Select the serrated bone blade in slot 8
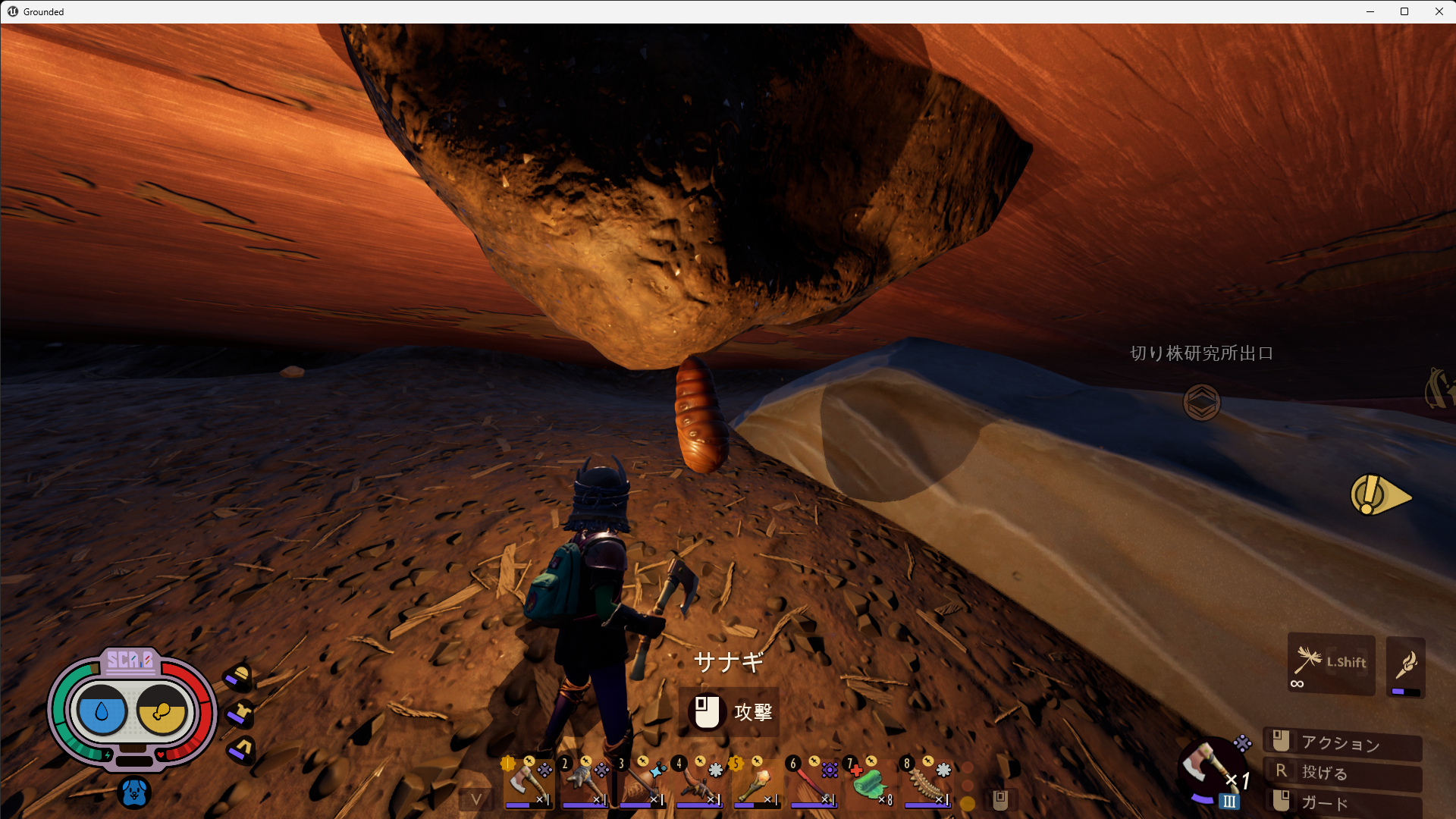The image size is (1456, 819). coord(926,783)
